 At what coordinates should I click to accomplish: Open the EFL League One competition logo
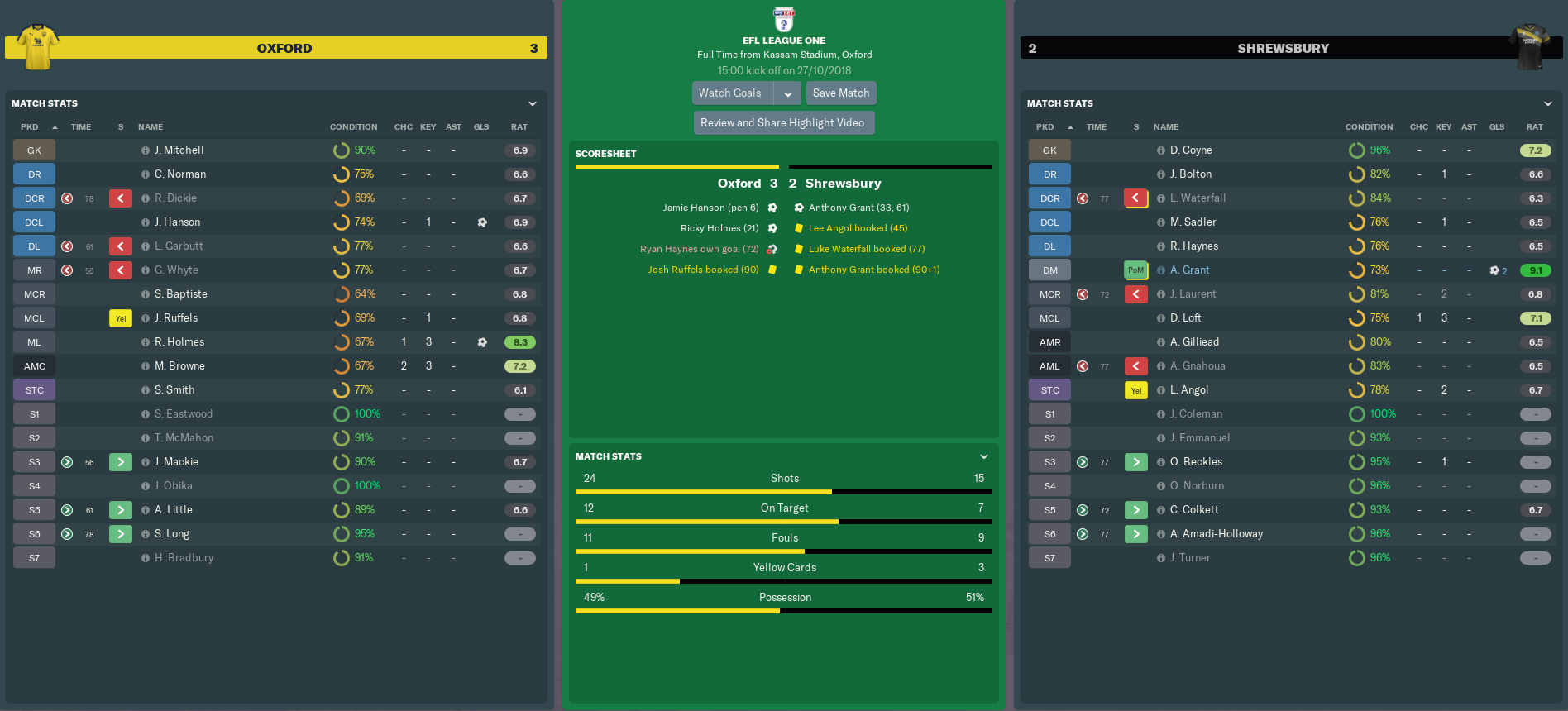coord(783,18)
